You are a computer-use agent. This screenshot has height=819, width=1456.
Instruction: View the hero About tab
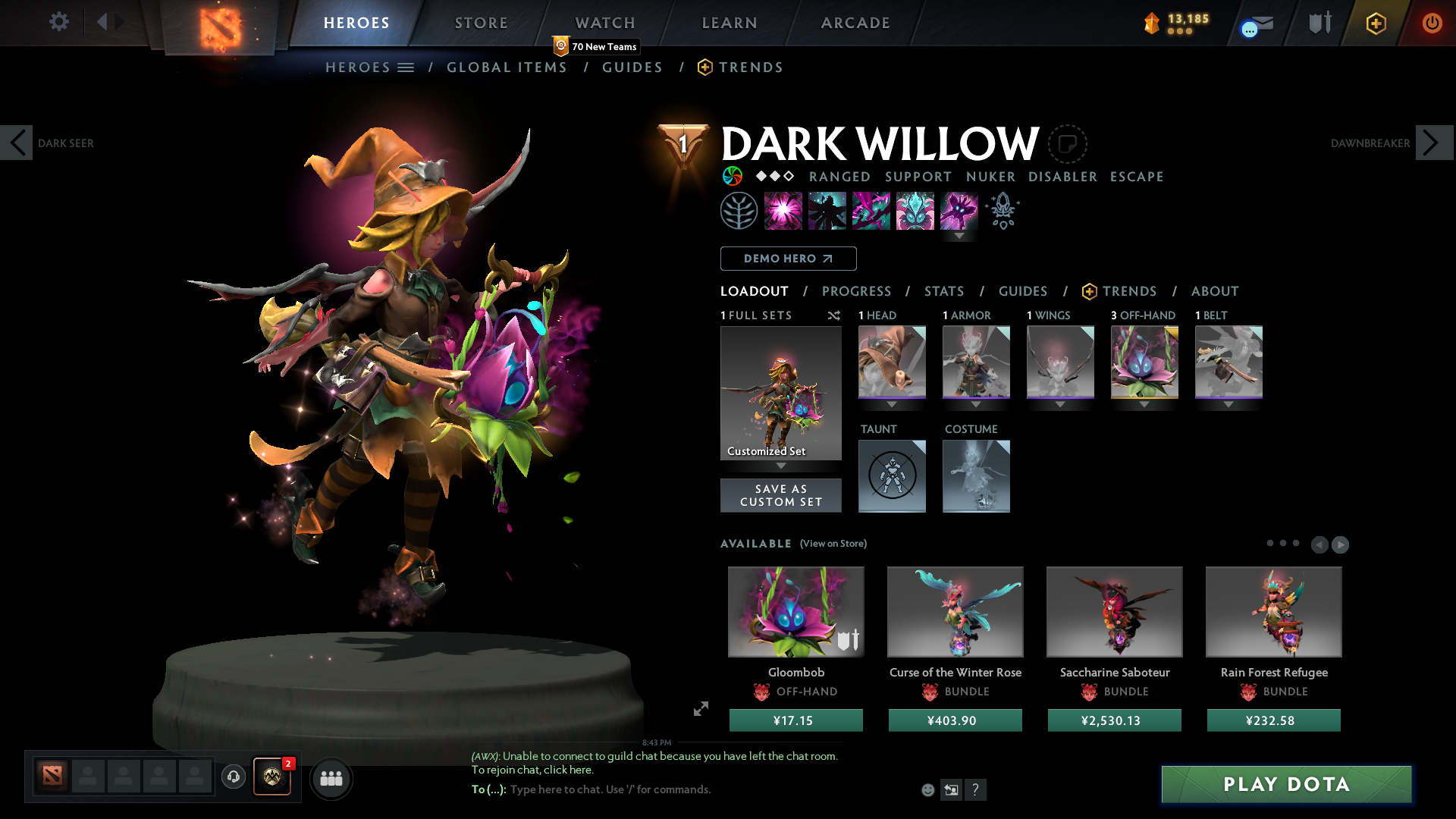tap(1214, 291)
